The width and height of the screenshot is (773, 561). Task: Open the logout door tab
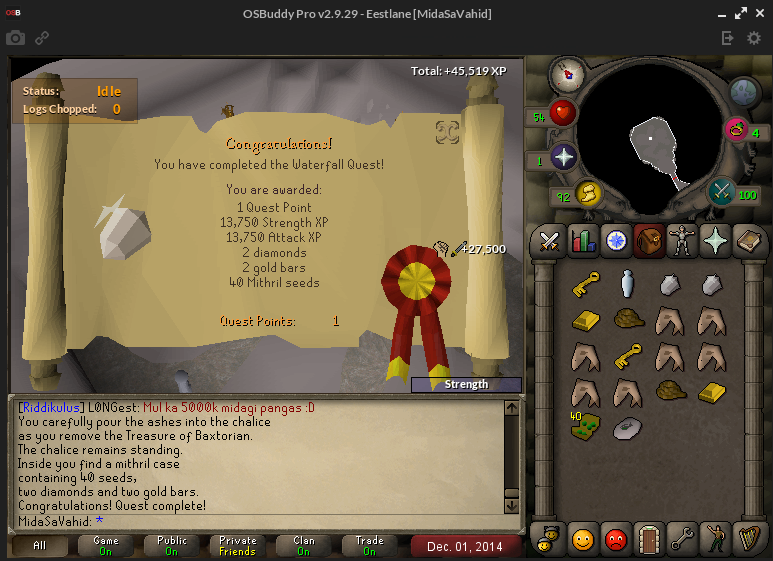(649, 540)
